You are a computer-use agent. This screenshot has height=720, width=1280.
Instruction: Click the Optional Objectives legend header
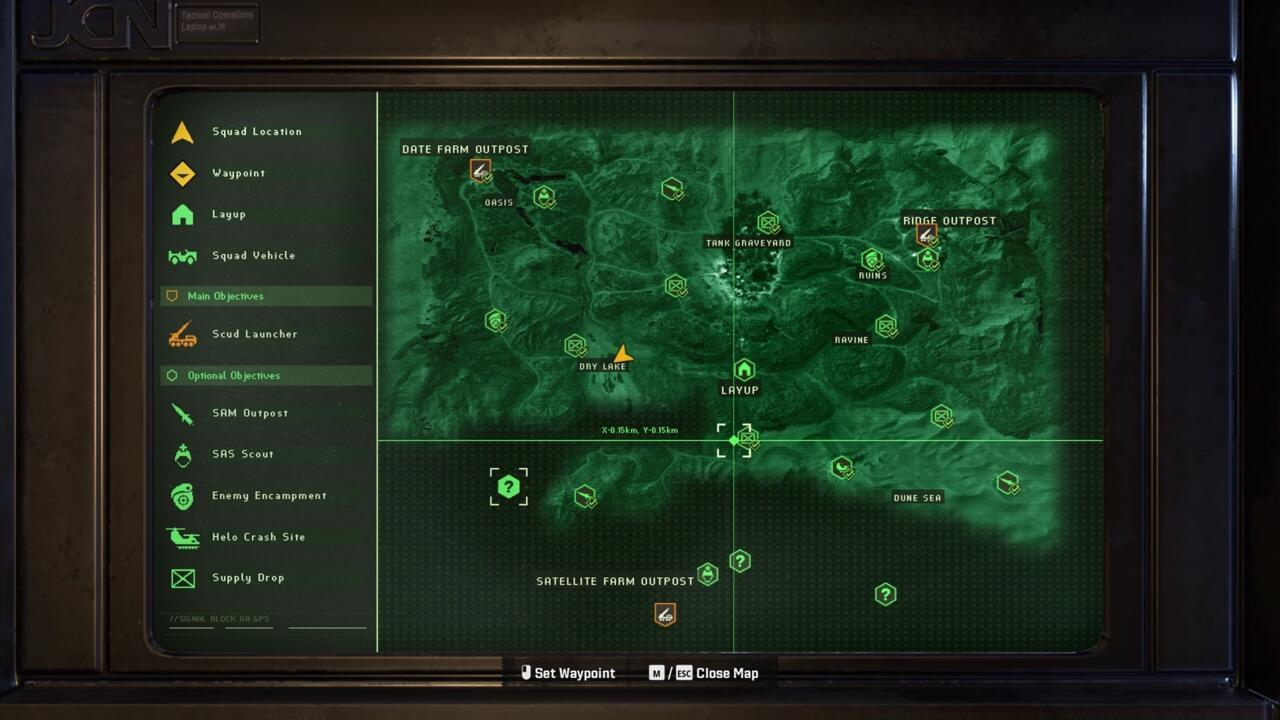pyautogui.click(x=233, y=376)
